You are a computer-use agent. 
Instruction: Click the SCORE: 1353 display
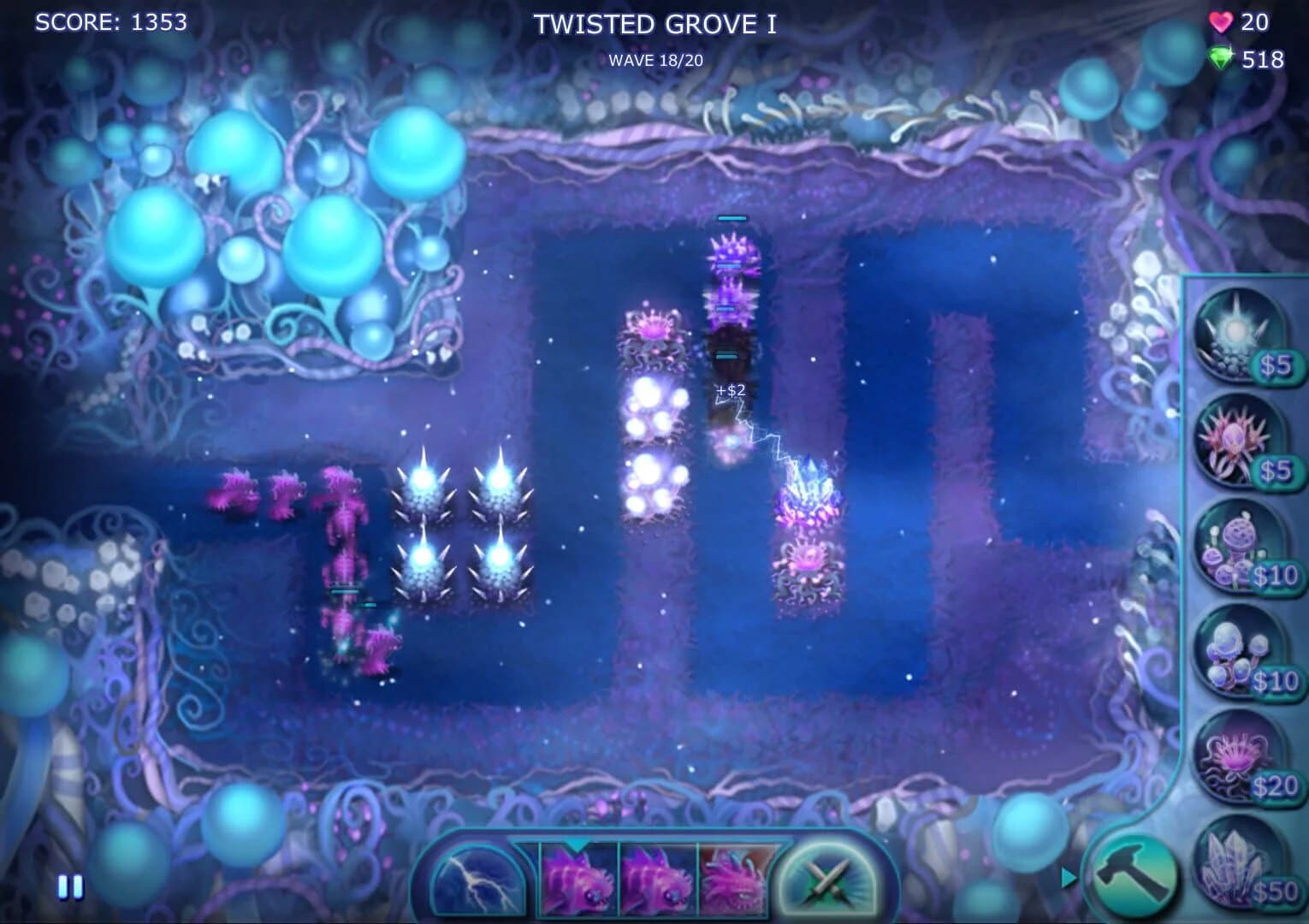click(x=112, y=23)
